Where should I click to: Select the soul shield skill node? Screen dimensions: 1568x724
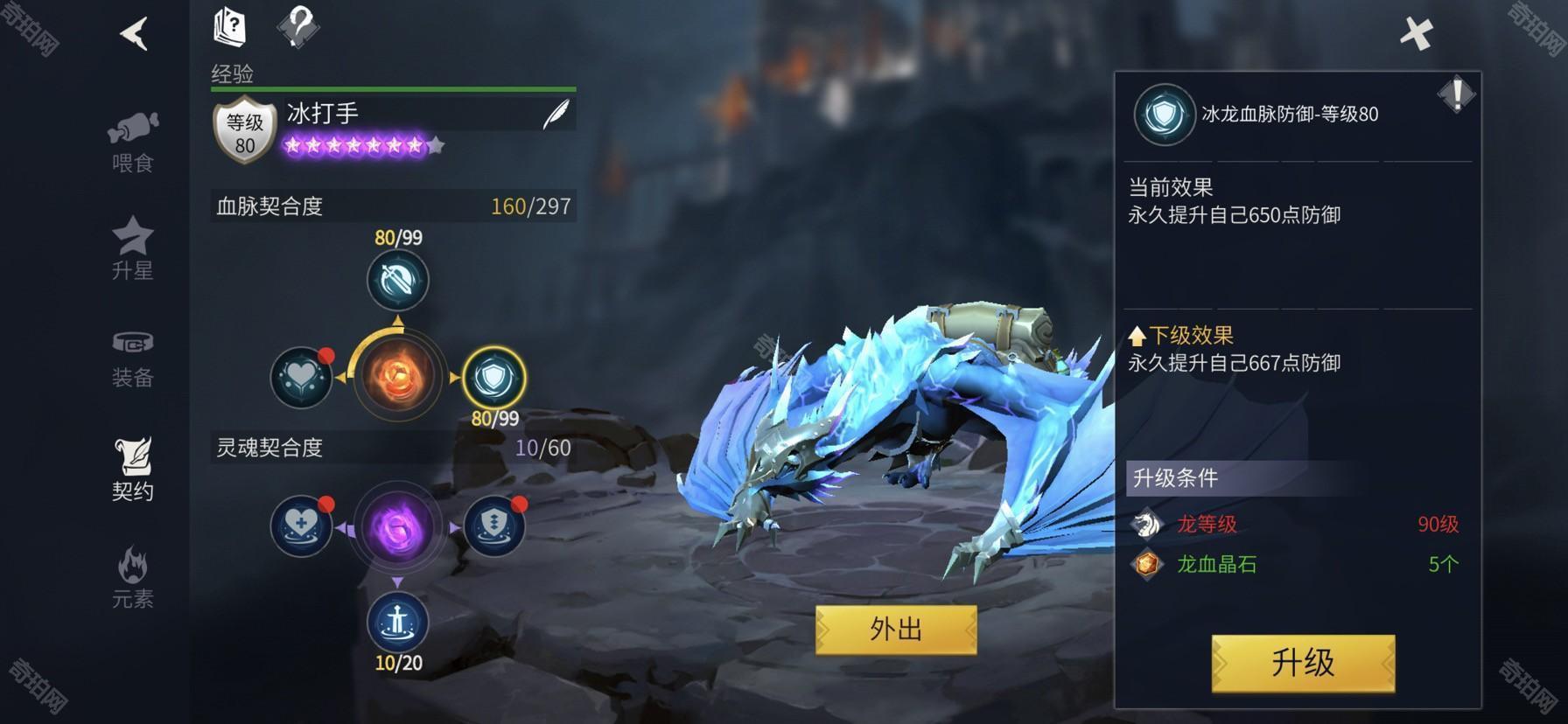pyautogui.click(x=493, y=527)
